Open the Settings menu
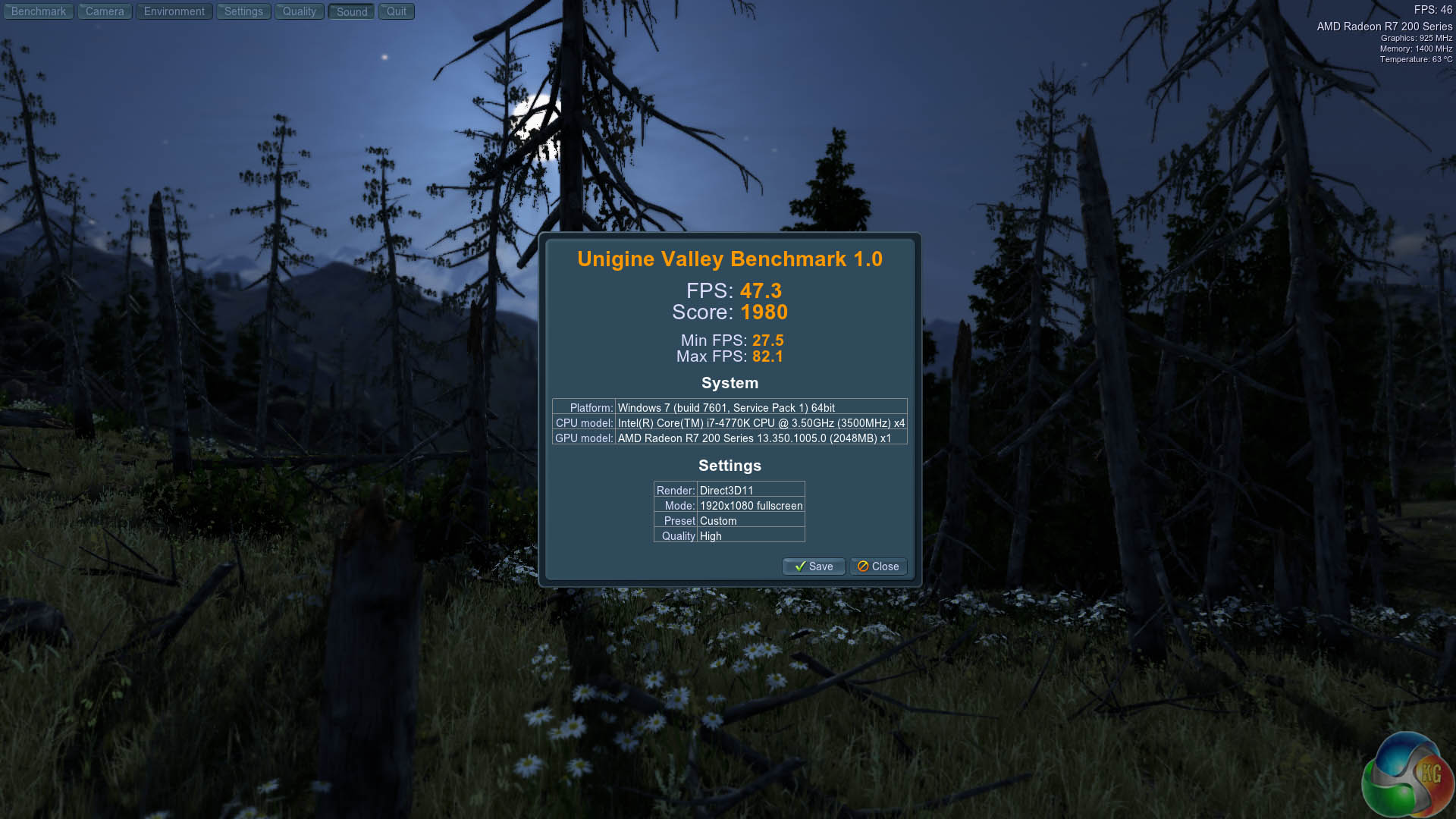The width and height of the screenshot is (1456, 819). (x=243, y=11)
